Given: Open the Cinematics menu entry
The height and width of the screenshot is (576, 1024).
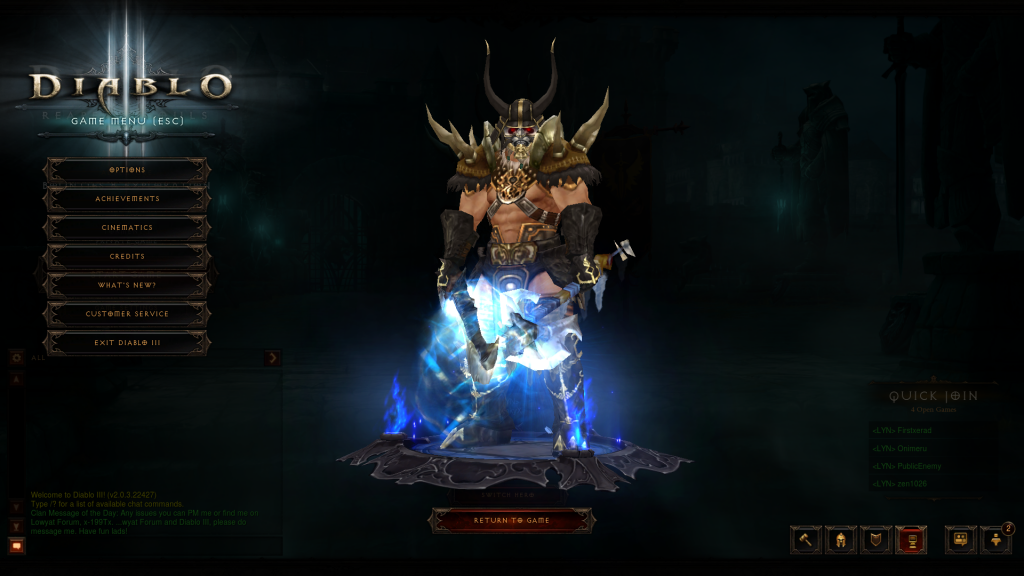Looking at the screenshot, I should click(x=127, y=228).
